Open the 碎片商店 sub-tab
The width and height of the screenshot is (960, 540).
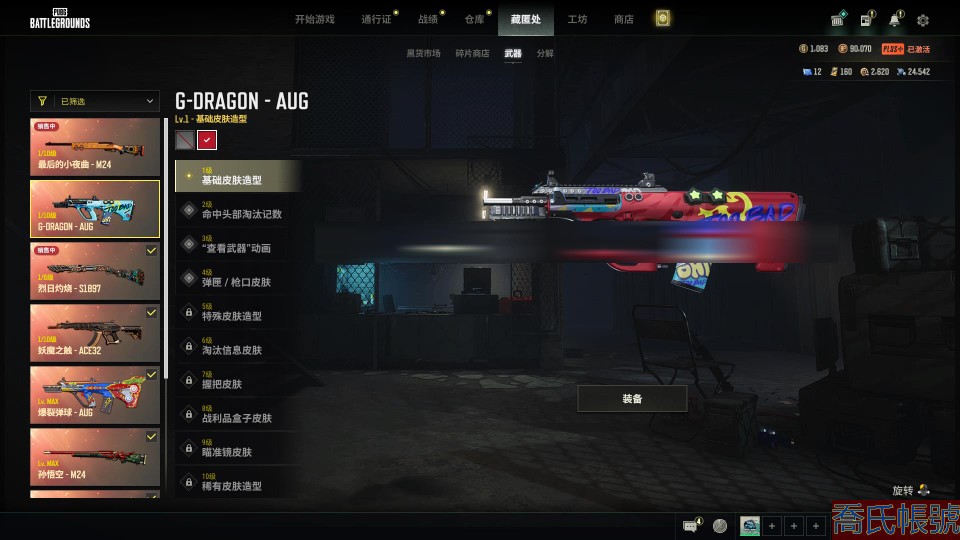(x=472, y=53)
